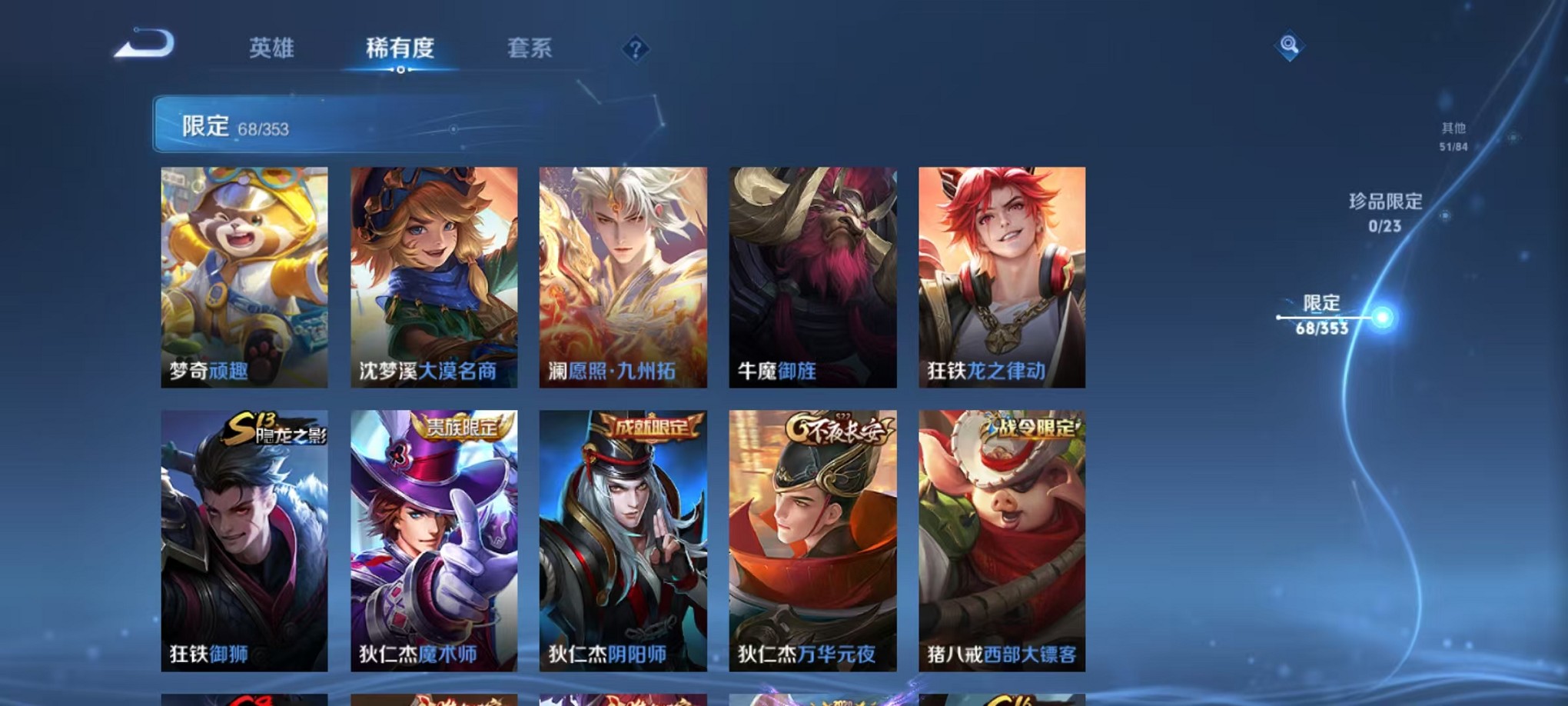This screenshot has width=1568, height=706.
Task: Select the 稀有度 tab
Action: click(x=399, y=48)
